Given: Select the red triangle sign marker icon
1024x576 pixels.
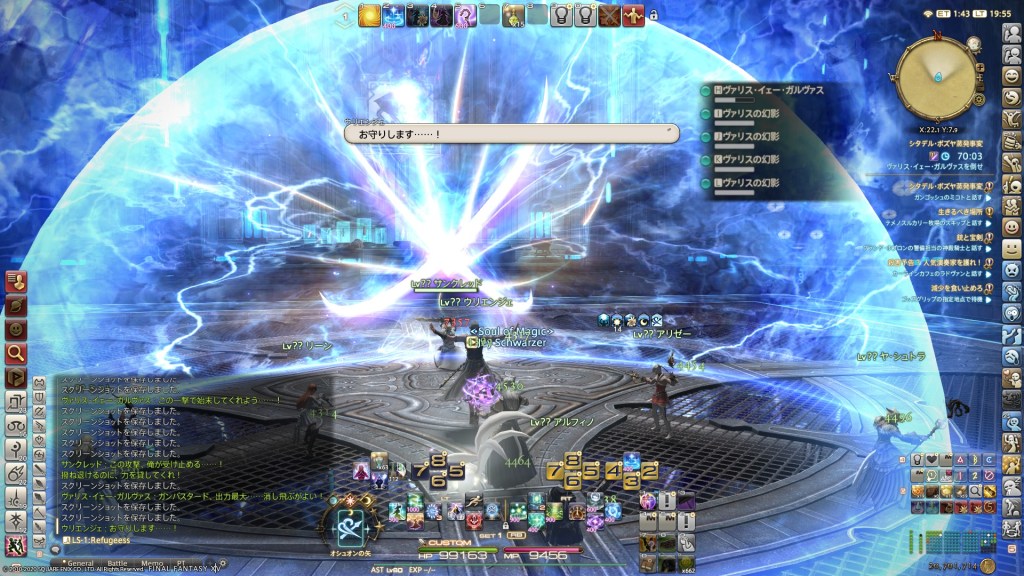Looking at the screenshot, I should click(960, 459).
